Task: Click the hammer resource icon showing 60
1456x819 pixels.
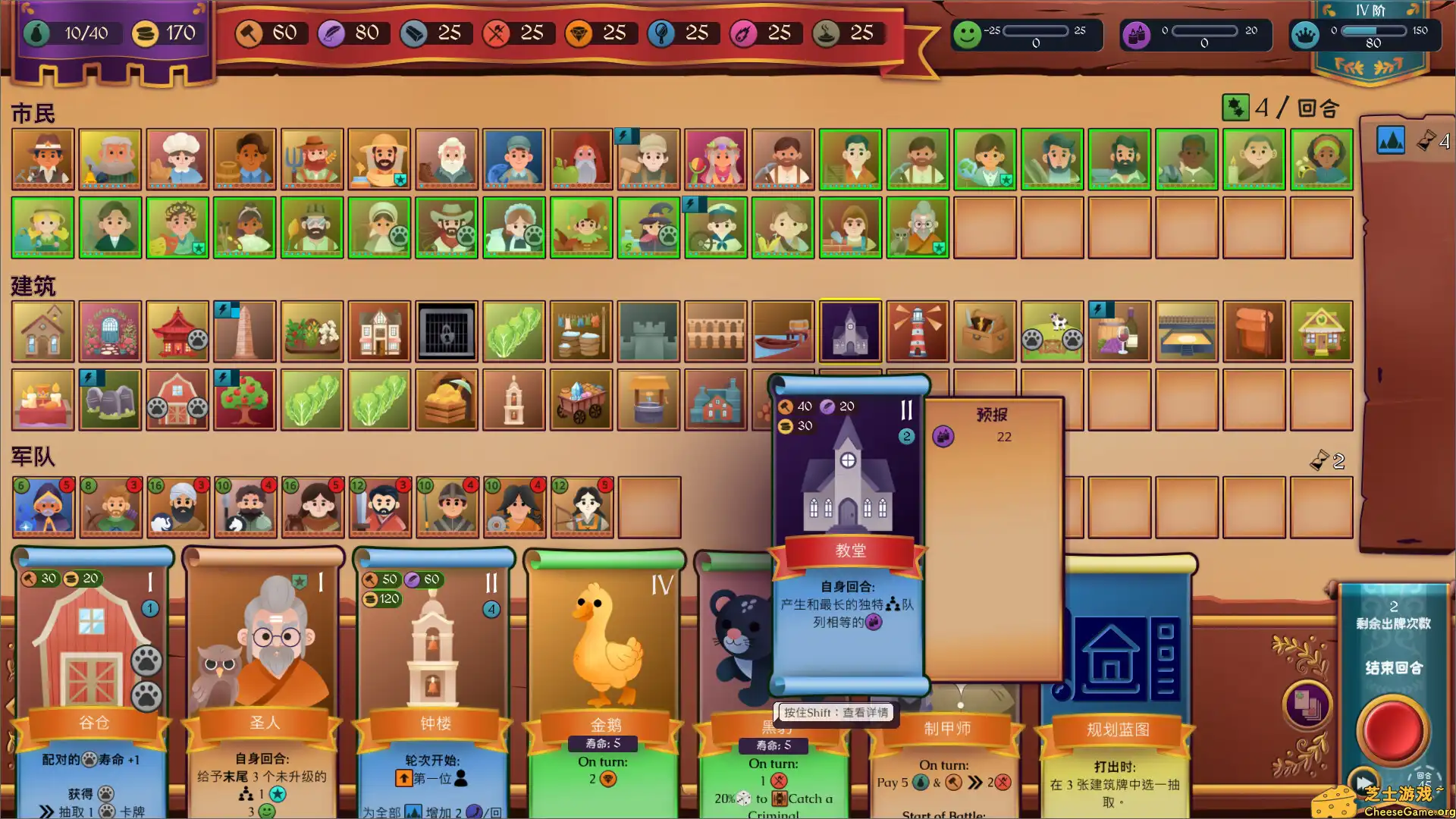Action: [x=248, y=33]
